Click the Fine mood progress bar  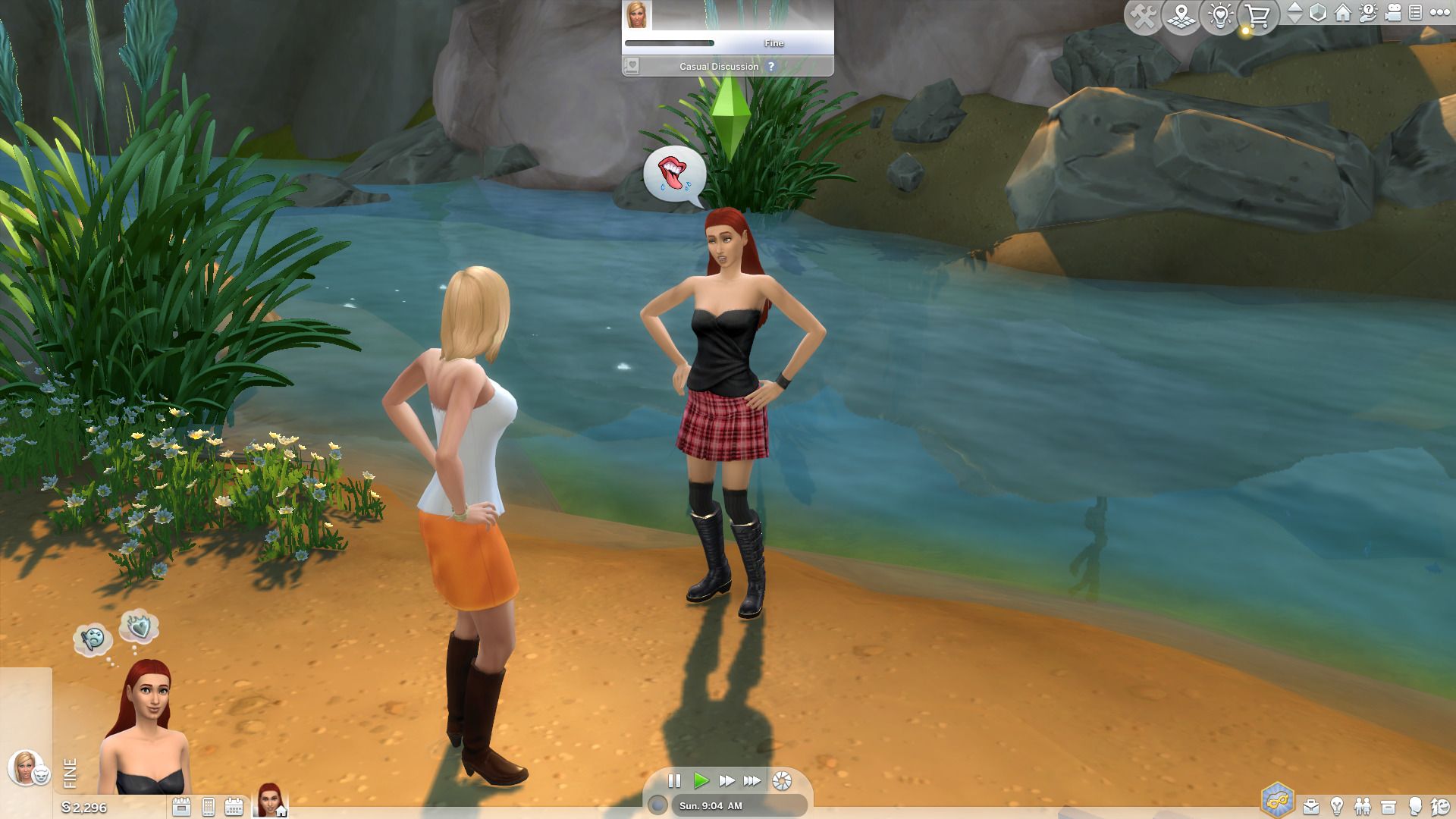pyautogui.click(x=671, y=42)
